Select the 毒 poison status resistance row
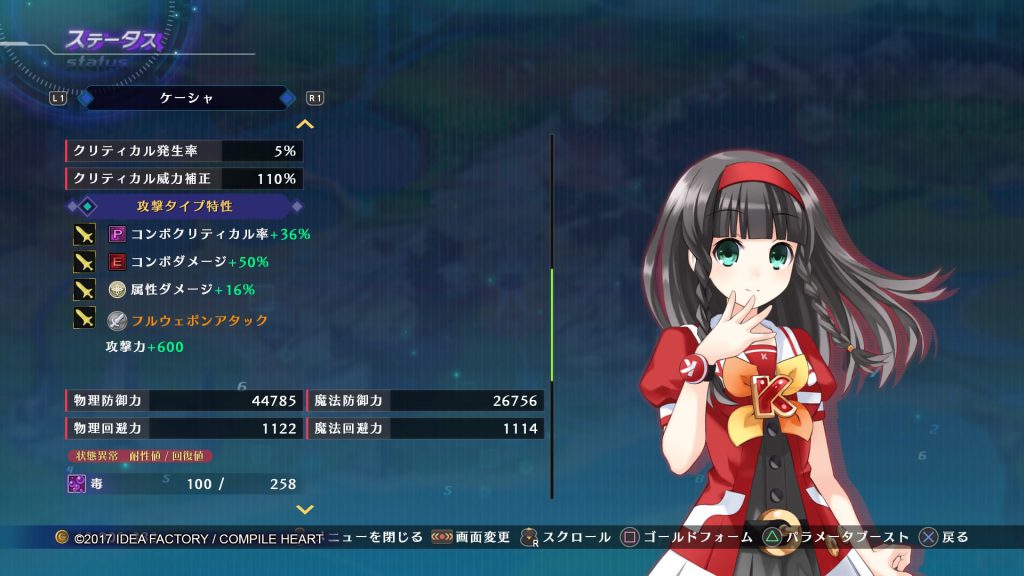The width and height of the screenshot is (1024, 576). pos(184,484)
